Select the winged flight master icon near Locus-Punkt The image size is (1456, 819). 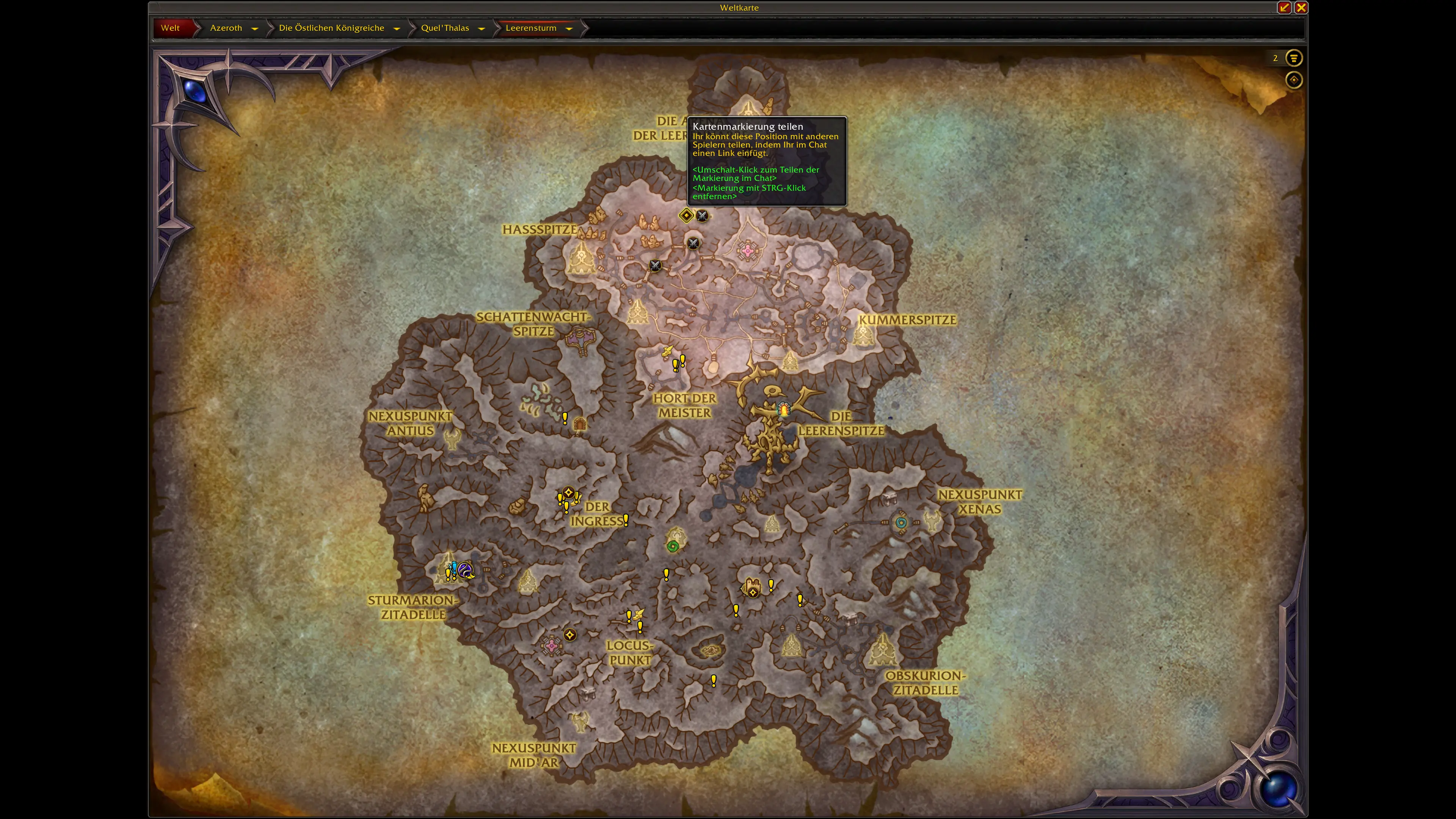[637, 613]
